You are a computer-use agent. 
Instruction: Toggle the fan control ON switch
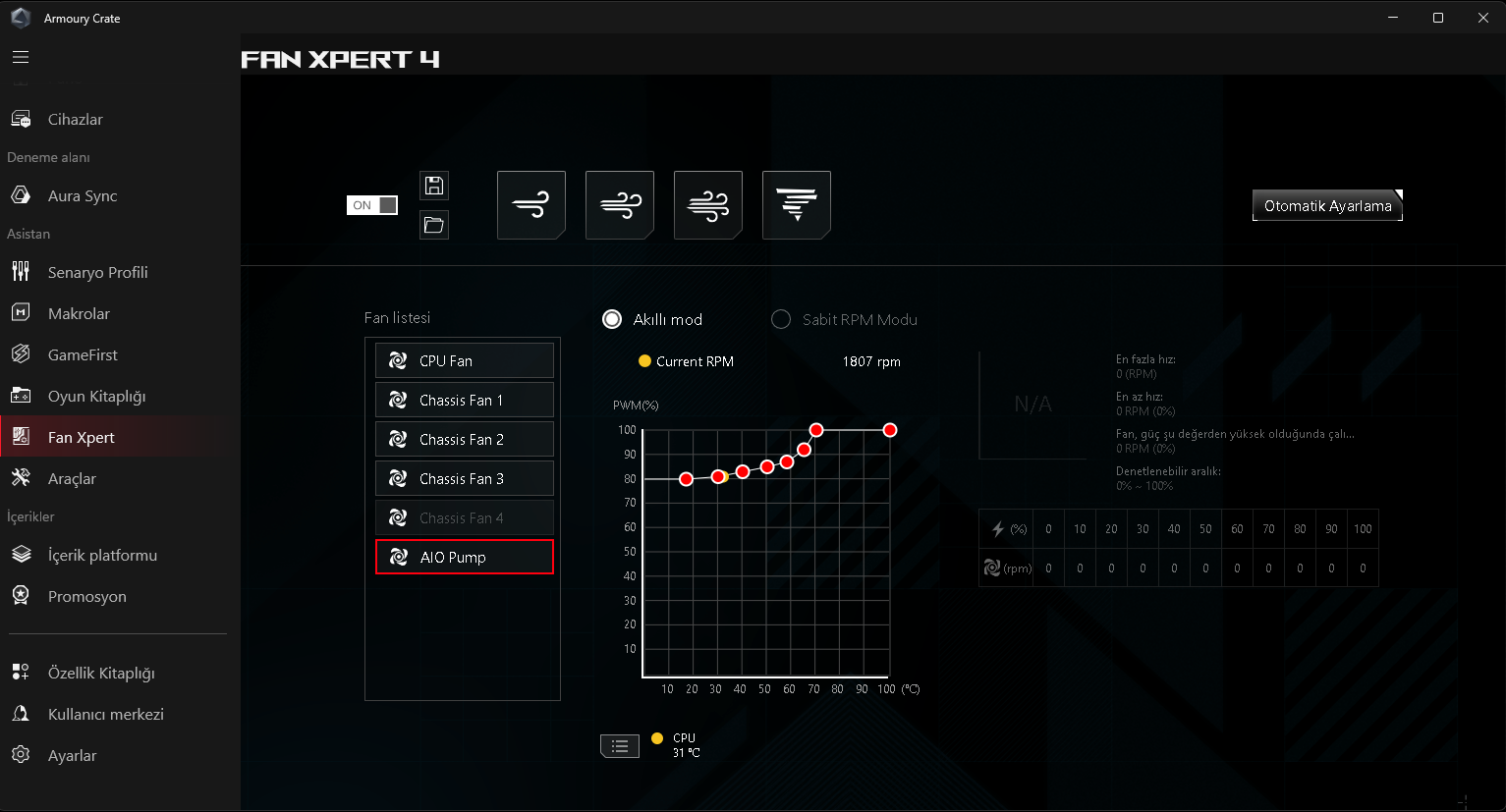pos(372,205)
